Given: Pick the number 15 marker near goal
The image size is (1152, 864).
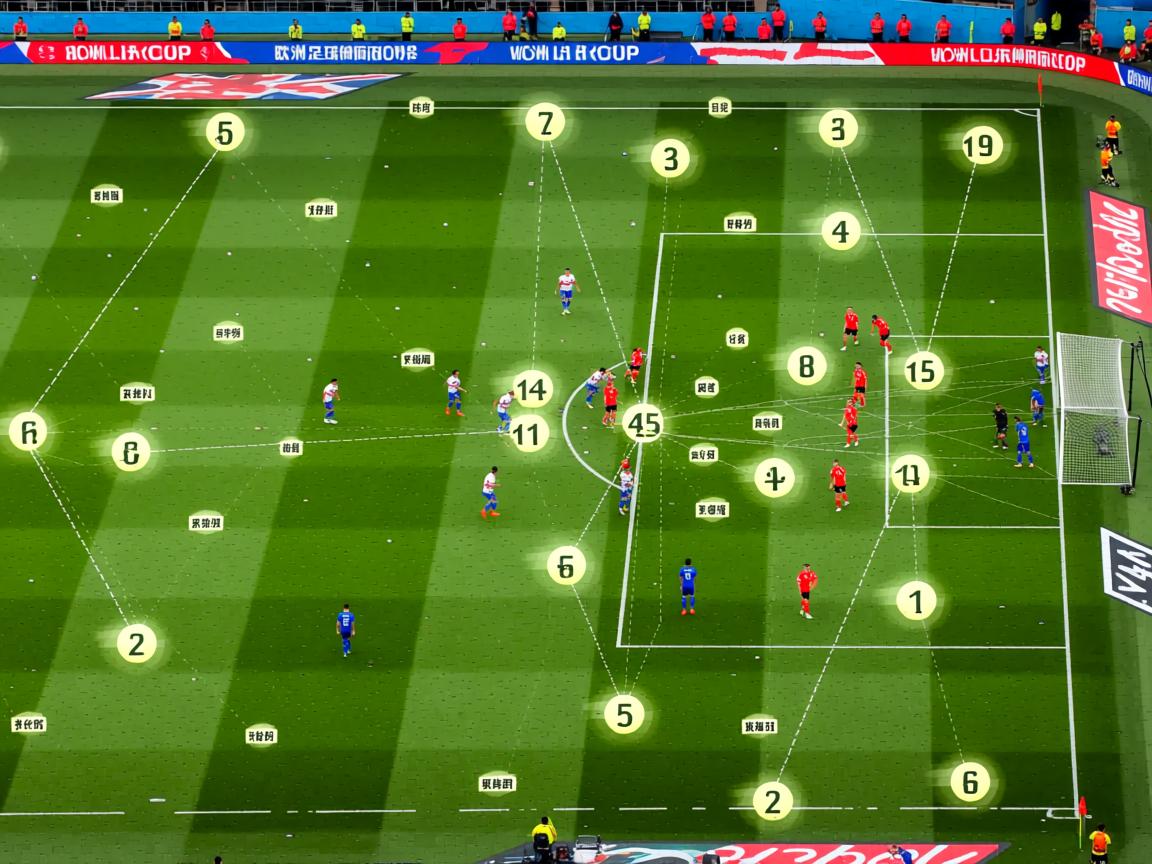Looking at the screenshot, I should [924, 370].
